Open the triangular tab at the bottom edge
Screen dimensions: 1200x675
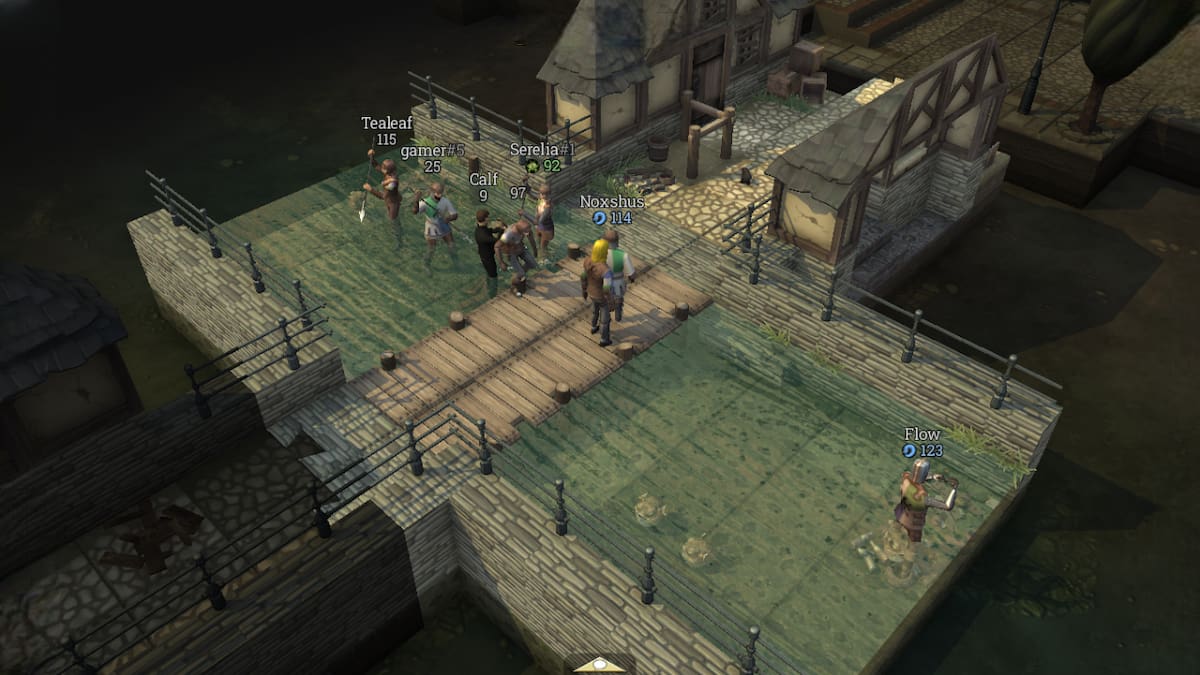(x=598, y=664)
